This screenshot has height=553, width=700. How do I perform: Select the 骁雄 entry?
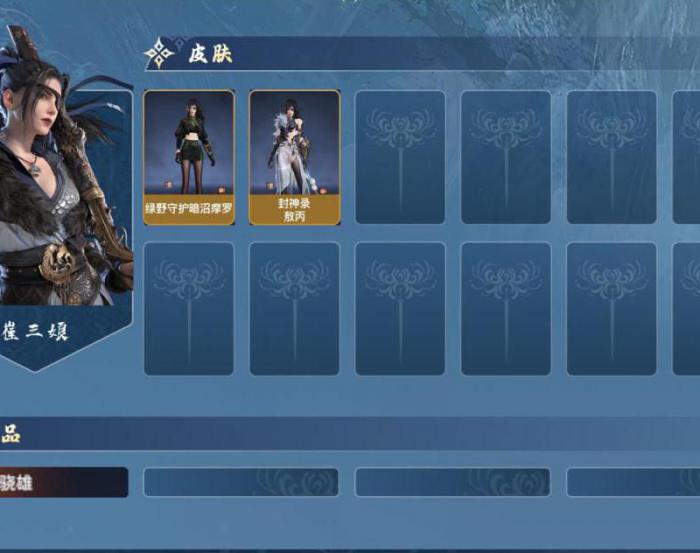click(x=62, y=482)
